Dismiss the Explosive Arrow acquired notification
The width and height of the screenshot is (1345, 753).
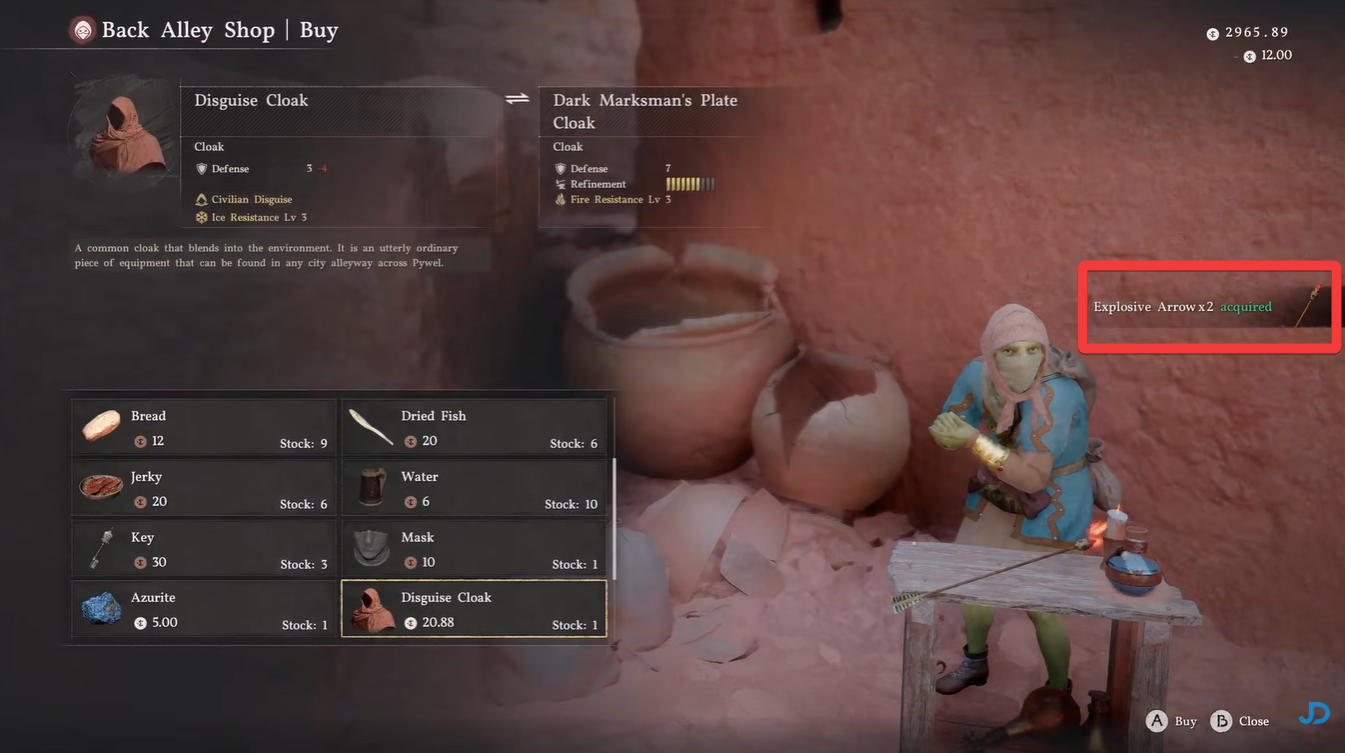point(1207,306)
